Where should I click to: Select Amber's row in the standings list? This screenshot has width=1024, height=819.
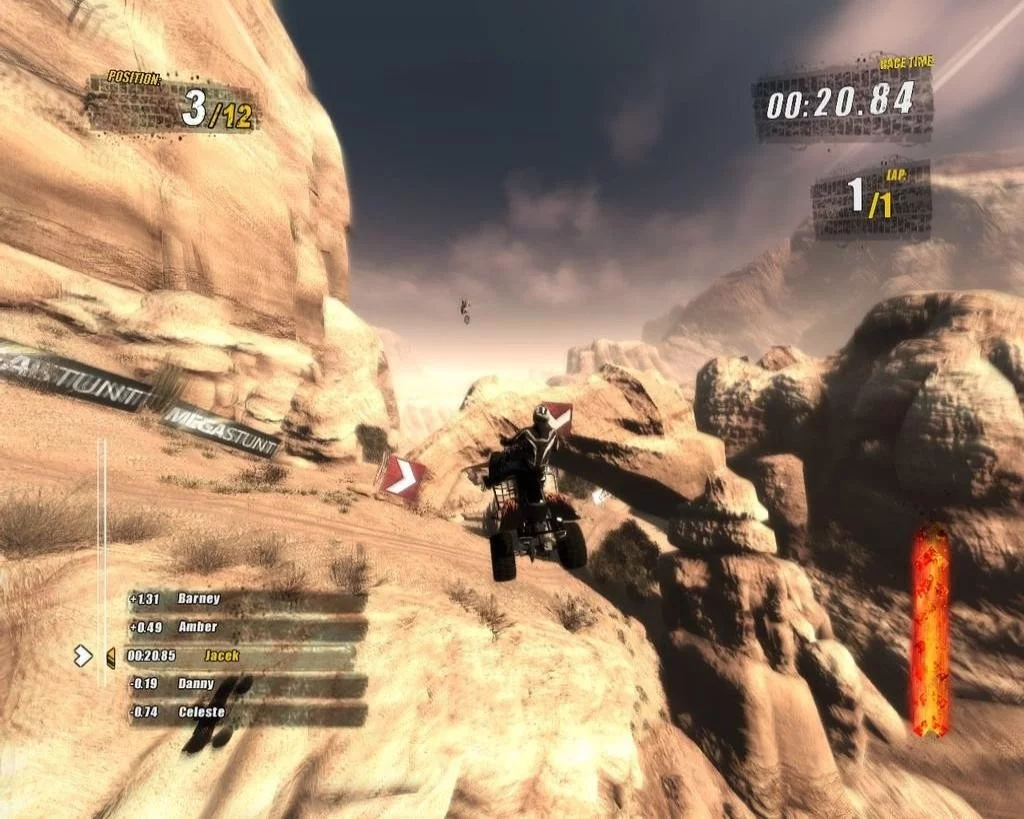click(246, 628)
